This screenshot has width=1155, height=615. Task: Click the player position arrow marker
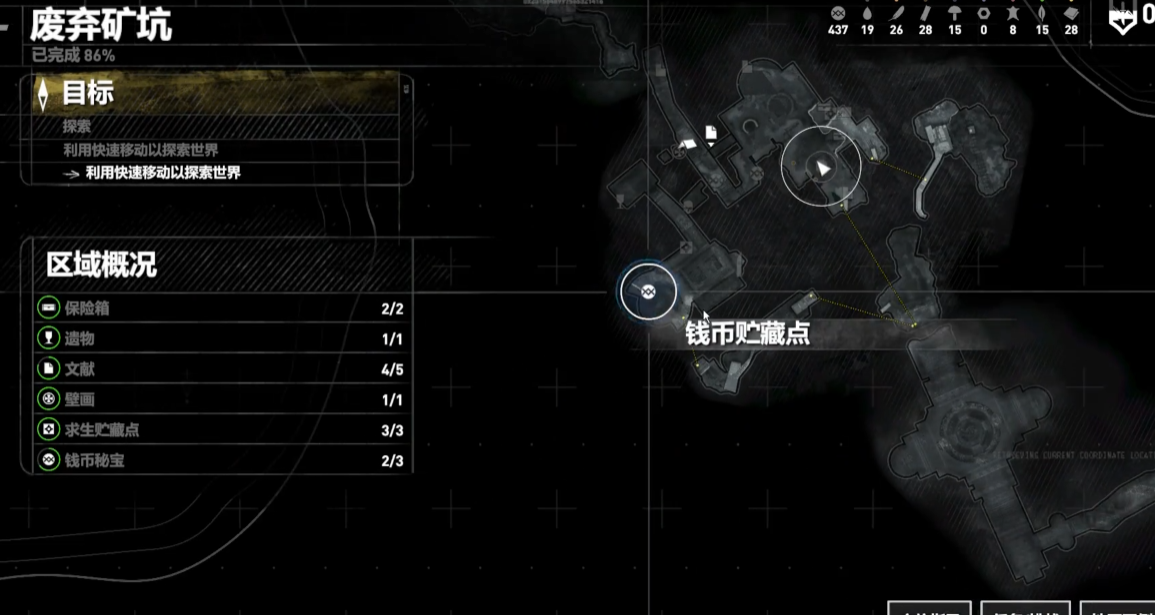(x=822, y=168)
